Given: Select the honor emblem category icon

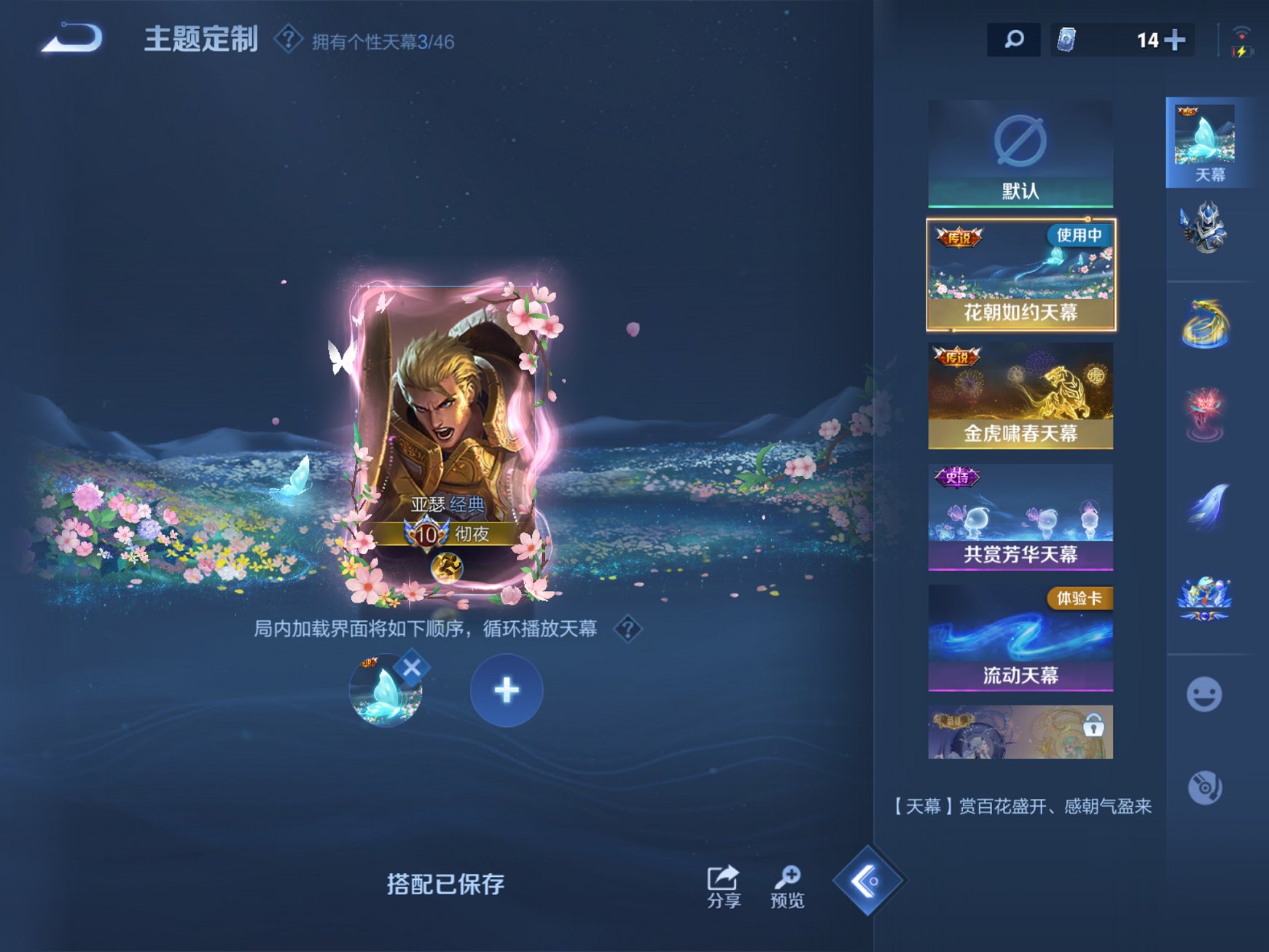Looking at the screenshot, I should [x=1206, y=598].
